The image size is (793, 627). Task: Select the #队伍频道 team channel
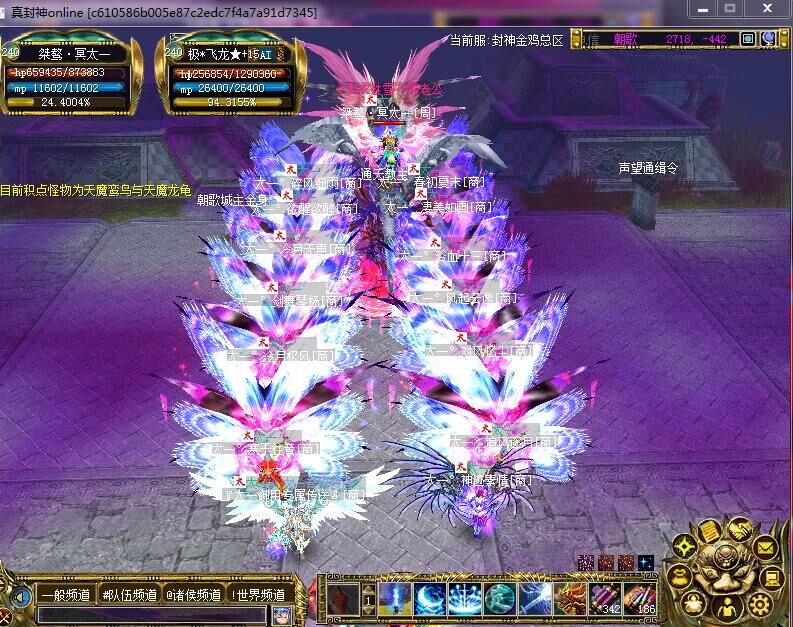pyautogui.click(x=129, y=594)
